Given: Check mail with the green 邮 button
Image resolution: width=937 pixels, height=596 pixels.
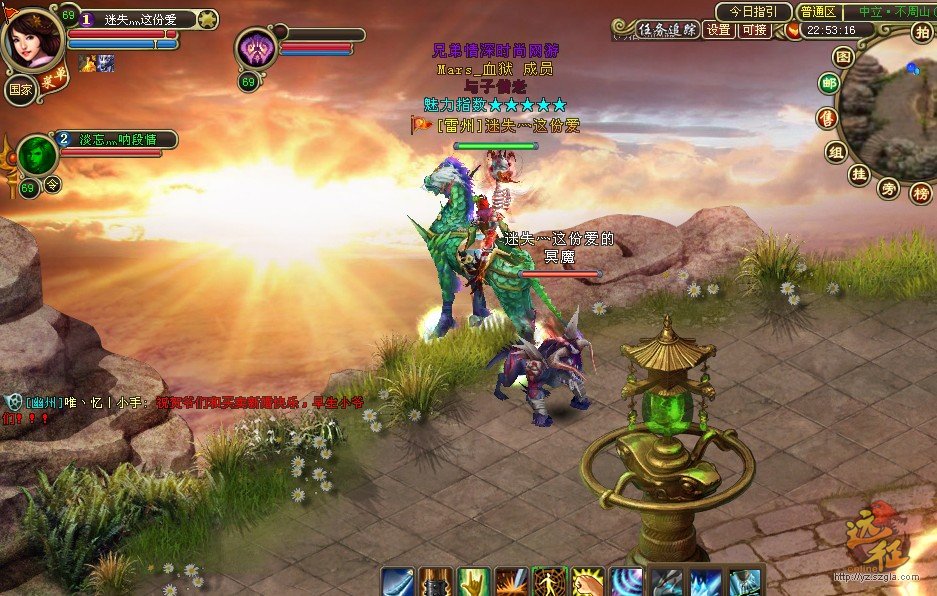Looking at the screenshot, I should (x=829, y=84).
